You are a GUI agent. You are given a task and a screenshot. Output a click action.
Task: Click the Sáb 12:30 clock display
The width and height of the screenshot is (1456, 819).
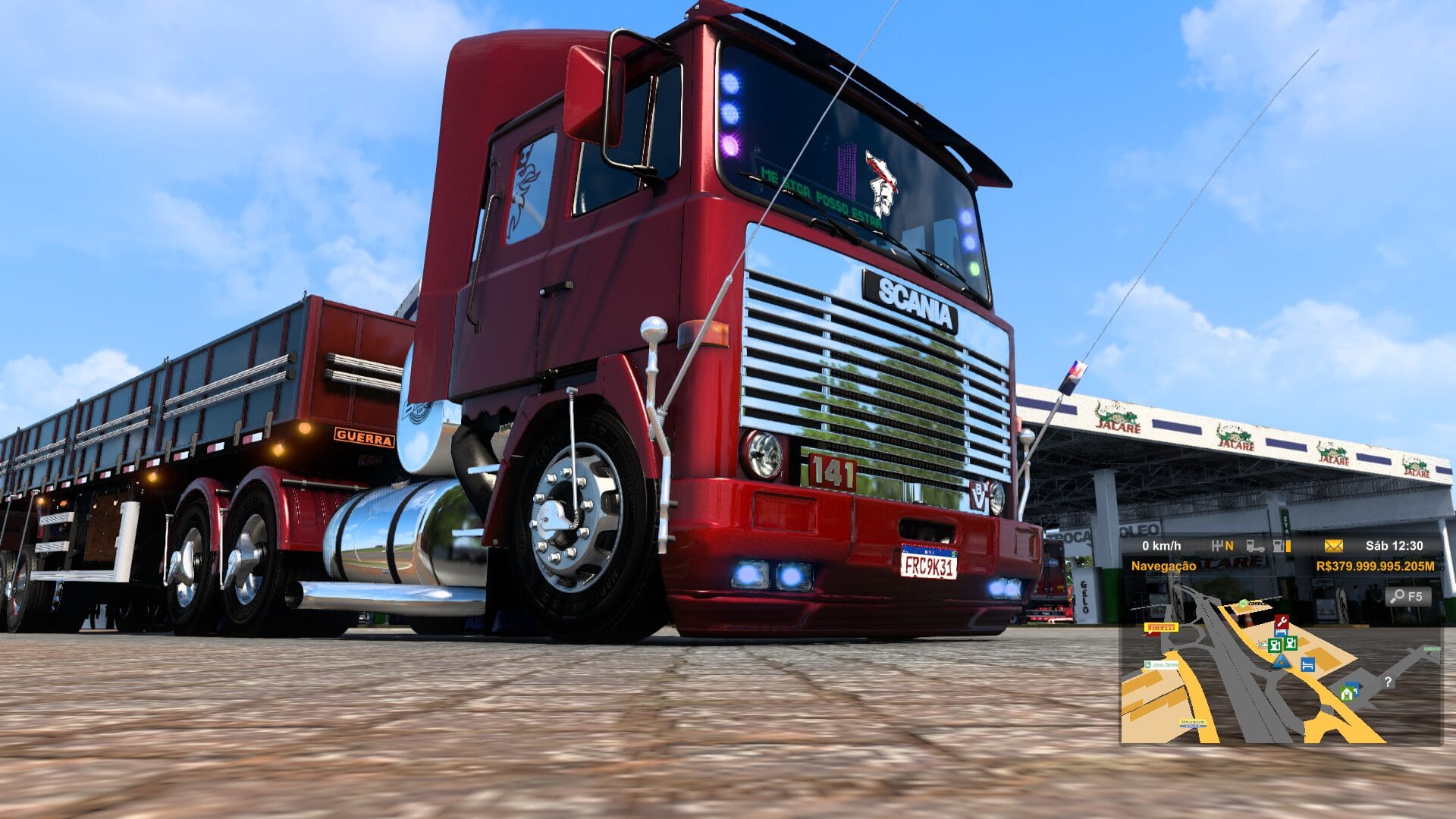tap(1395, 545)
